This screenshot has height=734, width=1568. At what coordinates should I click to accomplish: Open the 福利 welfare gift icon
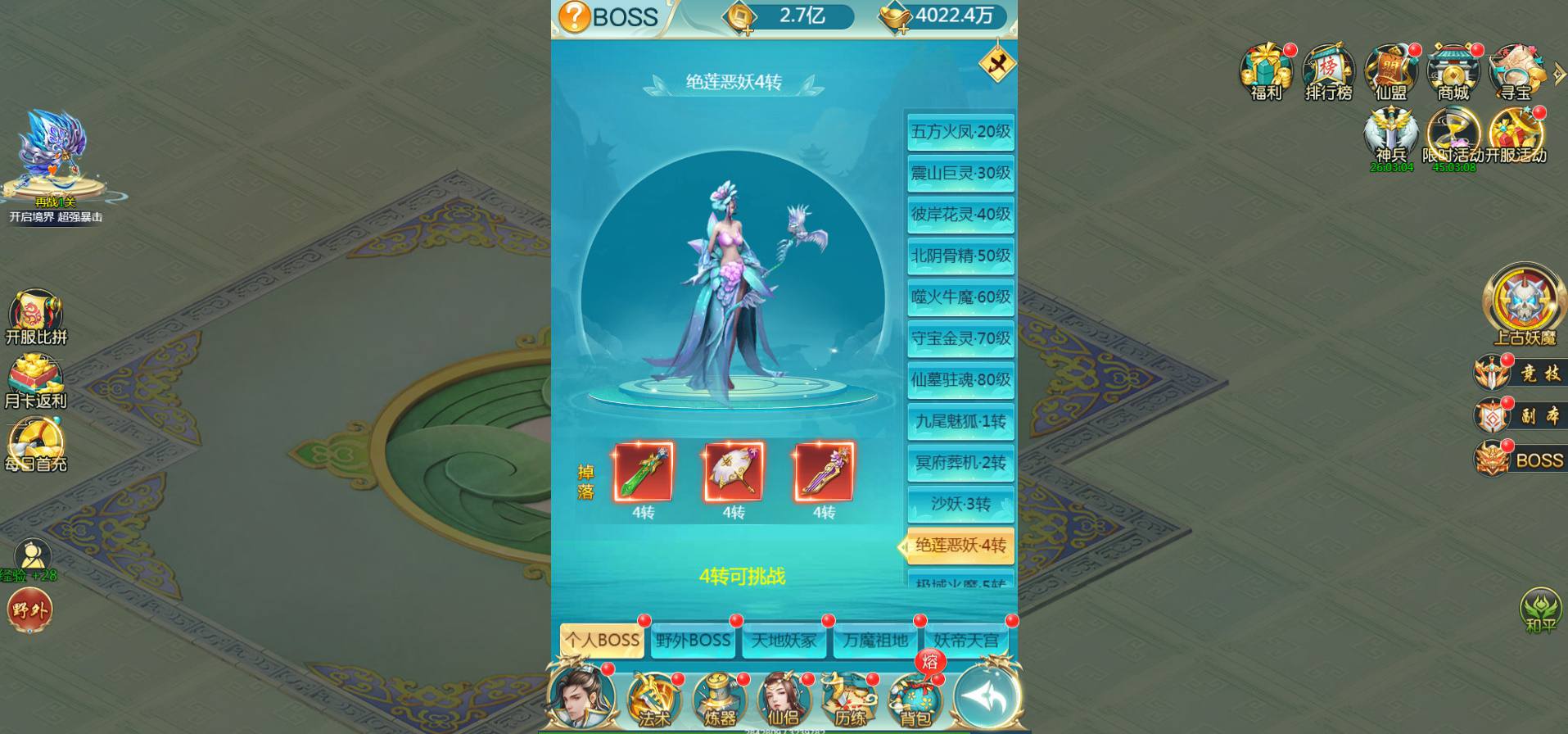(x=1266, y=72)
